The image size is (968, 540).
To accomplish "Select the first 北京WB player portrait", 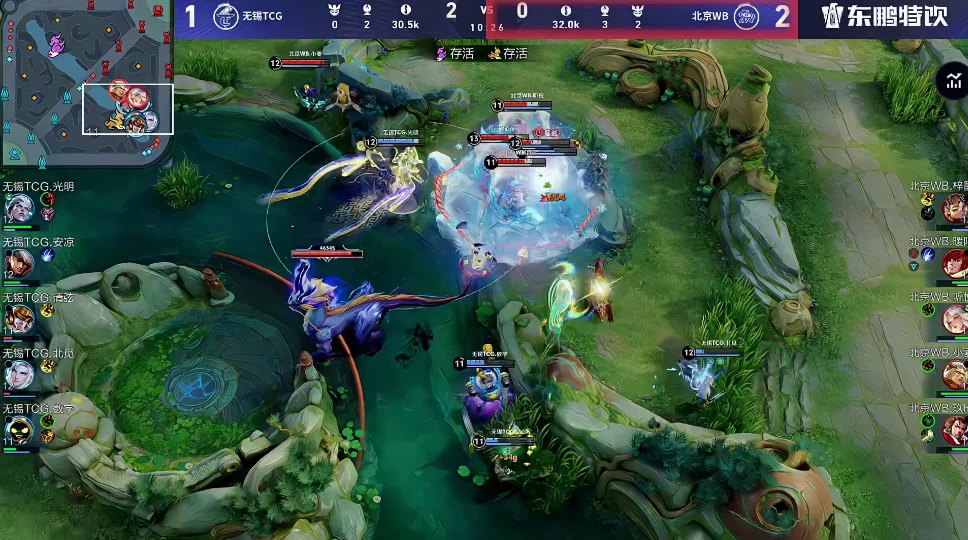I will click(953, 207).
